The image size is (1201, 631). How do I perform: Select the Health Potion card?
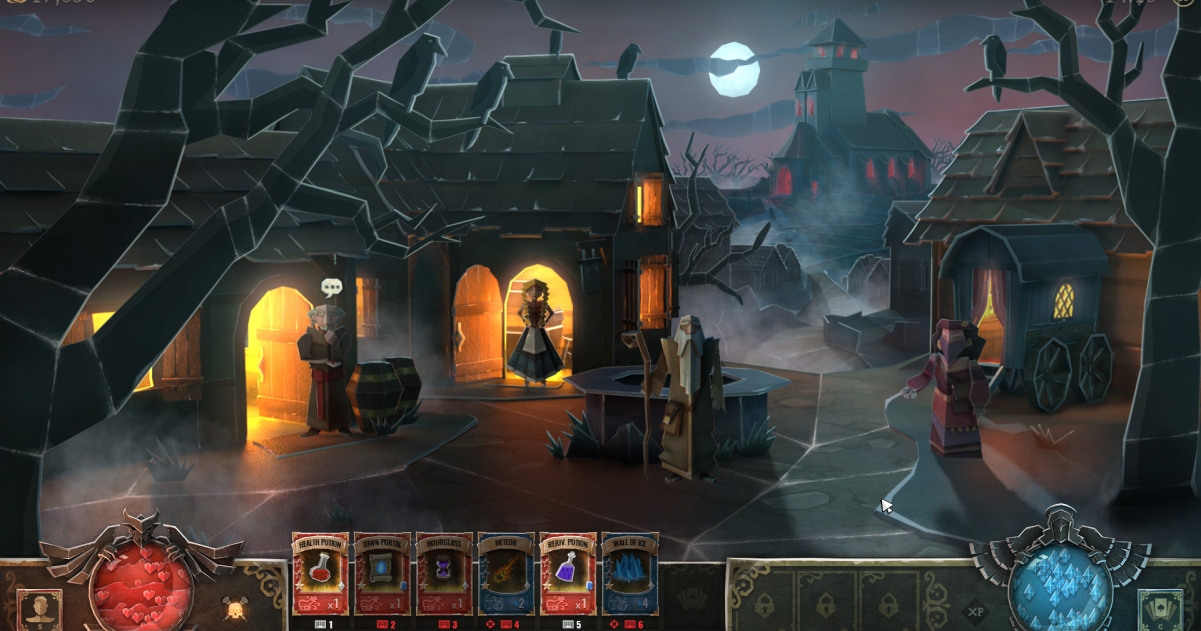click(x=320, y=573)
